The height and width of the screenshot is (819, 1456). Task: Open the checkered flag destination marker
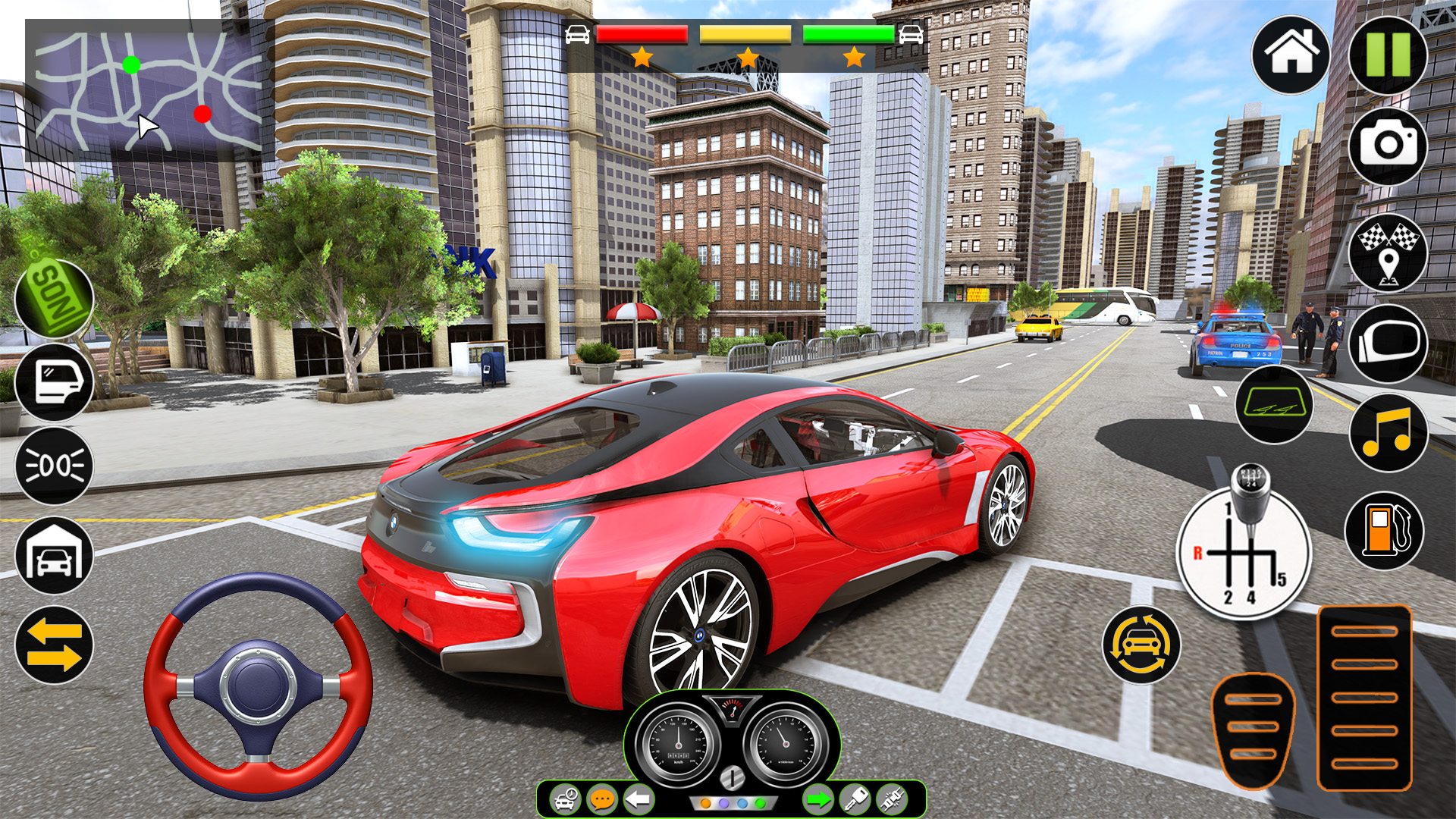[x=1388, y=253]
